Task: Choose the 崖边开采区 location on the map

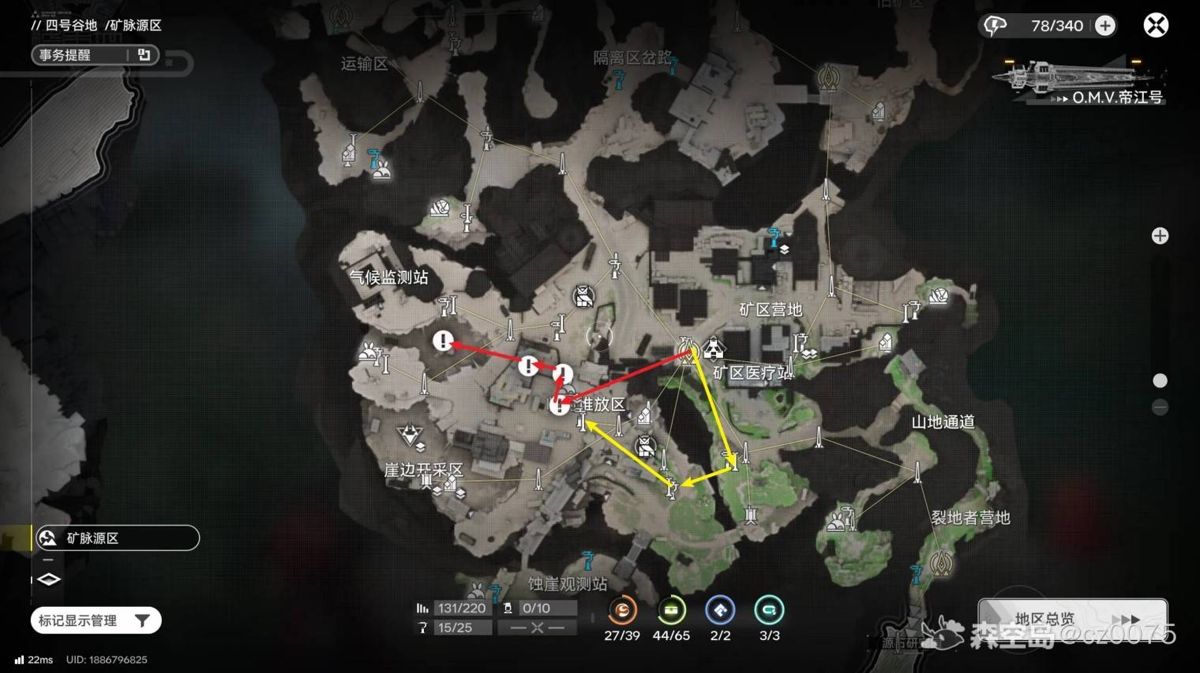Action: click(423, 469)
